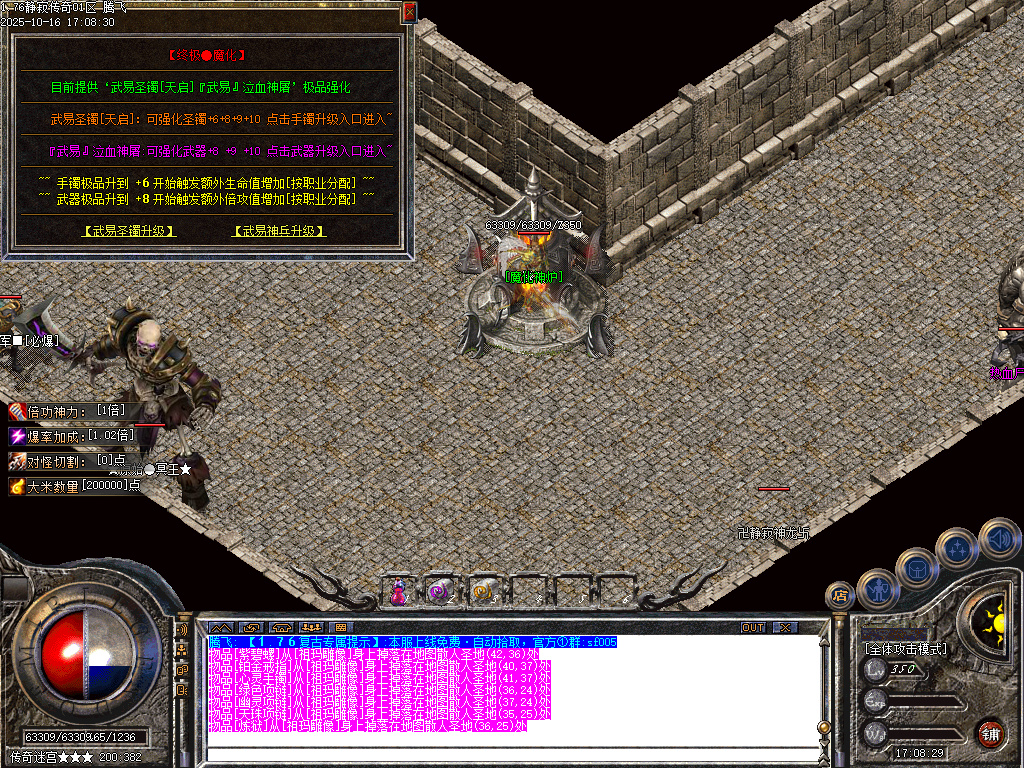Open the keyboard-grid chat-bar button
The height and width of the screenshot is (768, 1024).
click(339, 627)
